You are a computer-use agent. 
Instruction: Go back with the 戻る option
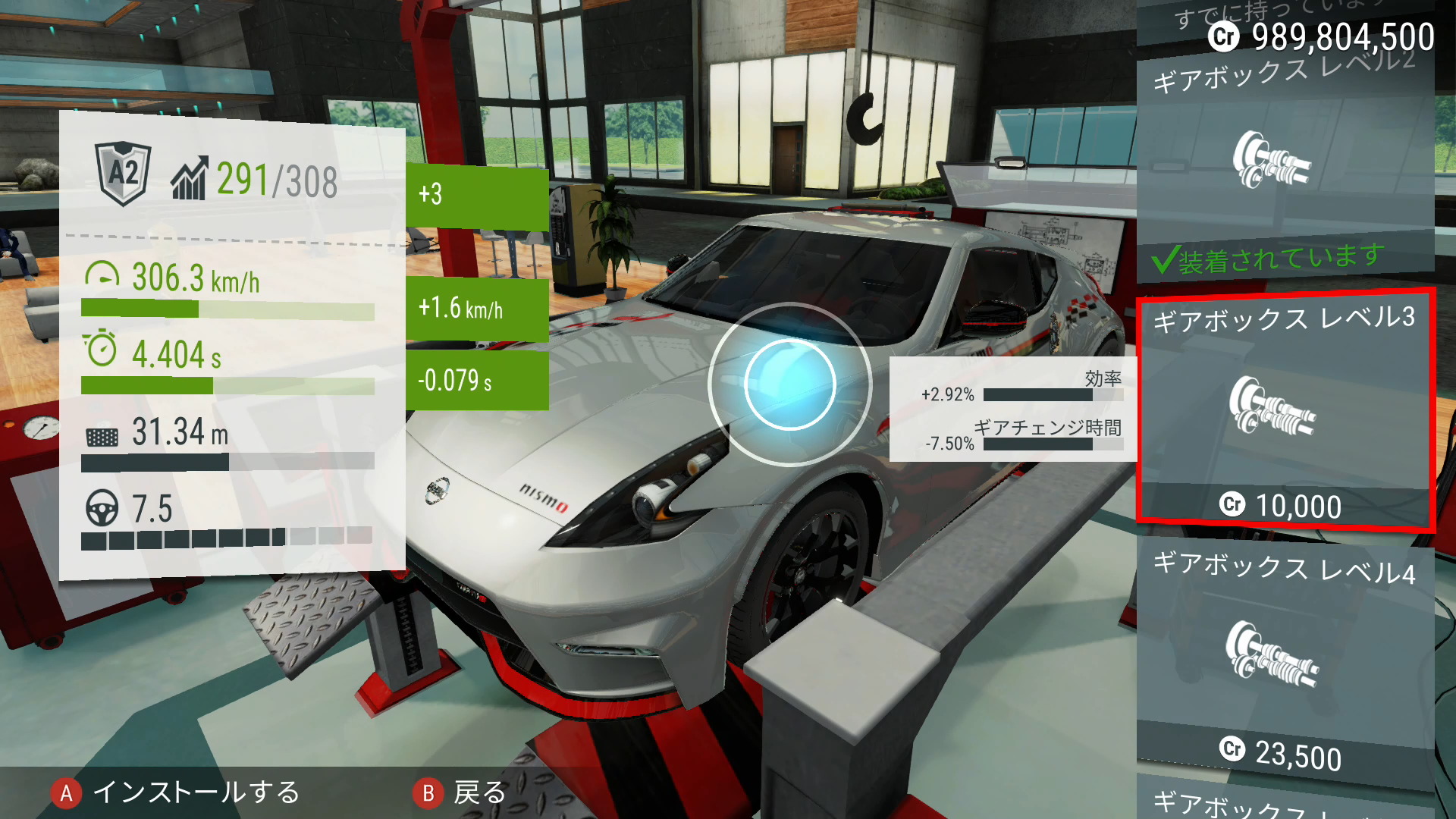pyautogui.click(x=460, y=792)
